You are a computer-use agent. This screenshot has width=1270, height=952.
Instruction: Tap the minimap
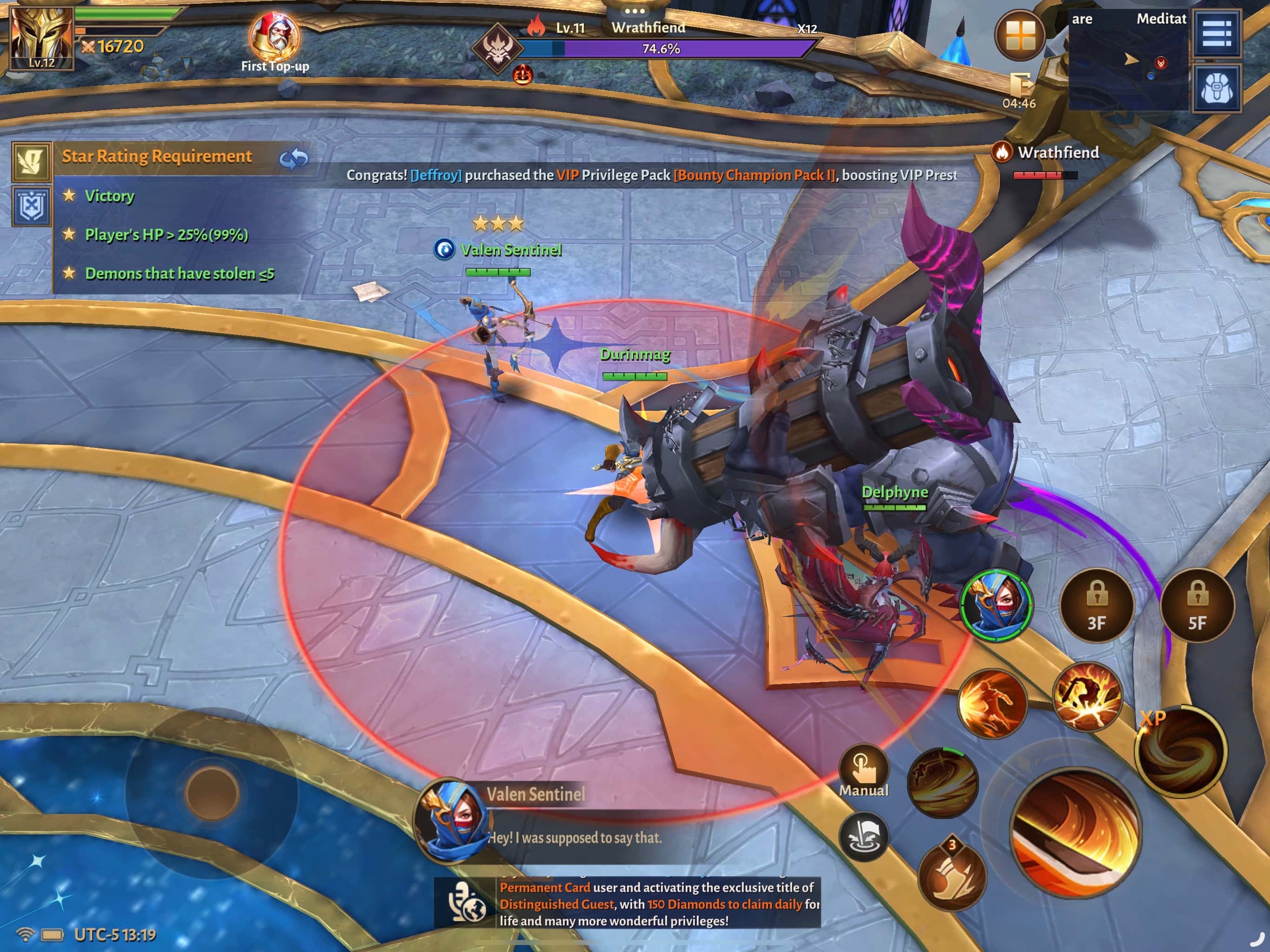click(1128, 60)
